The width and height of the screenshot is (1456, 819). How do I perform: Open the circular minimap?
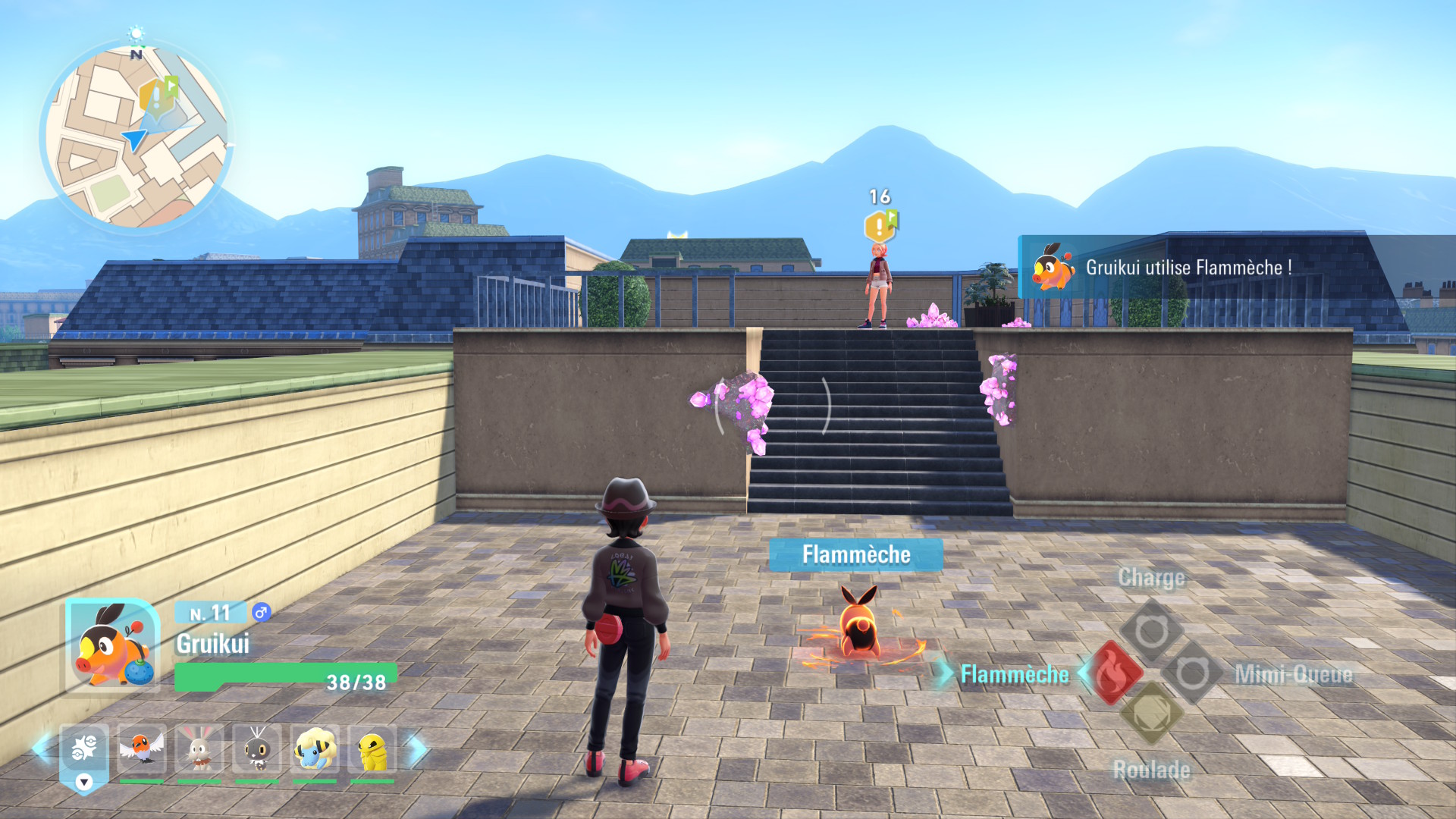click(136, 136)
